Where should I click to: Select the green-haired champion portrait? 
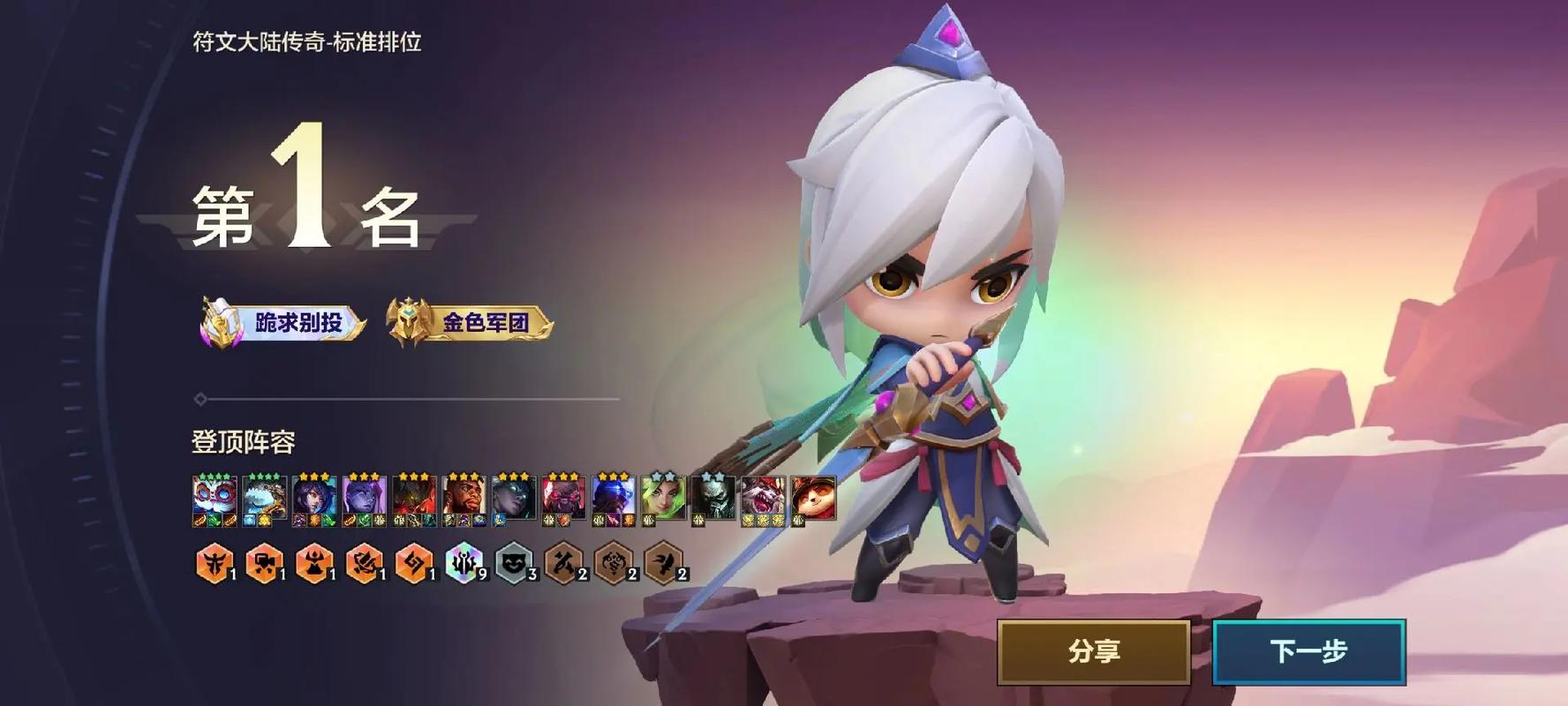663,499
